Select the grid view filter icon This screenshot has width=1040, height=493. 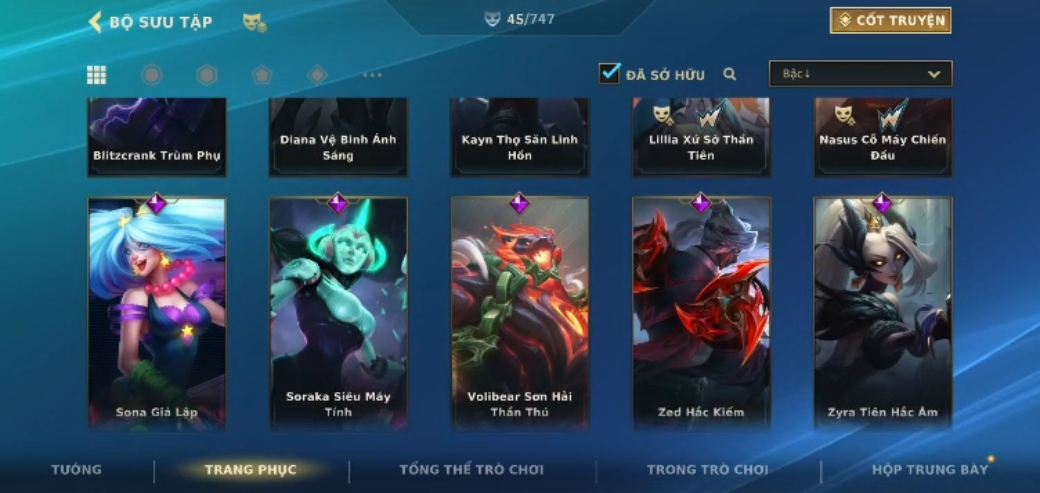pyautogui.click(x=97, y=75)
